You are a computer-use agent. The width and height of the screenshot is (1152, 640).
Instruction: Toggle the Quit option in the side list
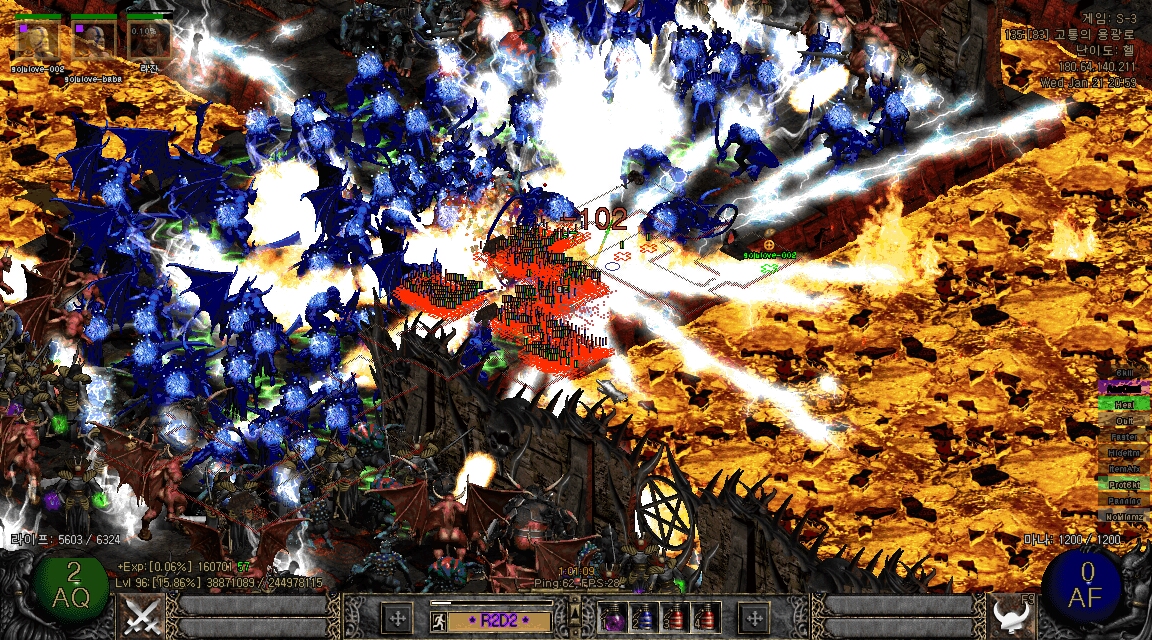click(x=1124, y=420)
